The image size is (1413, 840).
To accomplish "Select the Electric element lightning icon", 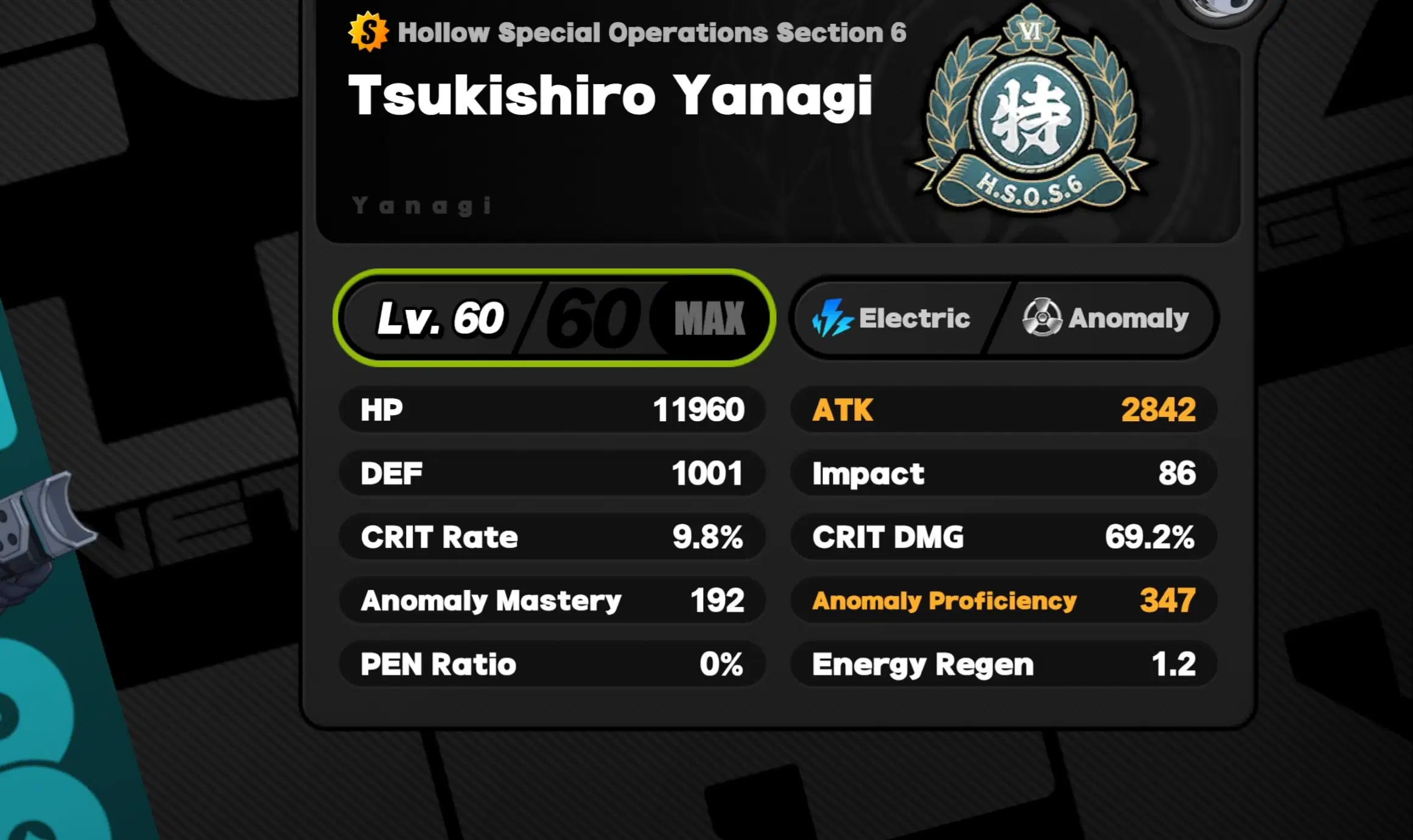I will [x=833, y=317].
